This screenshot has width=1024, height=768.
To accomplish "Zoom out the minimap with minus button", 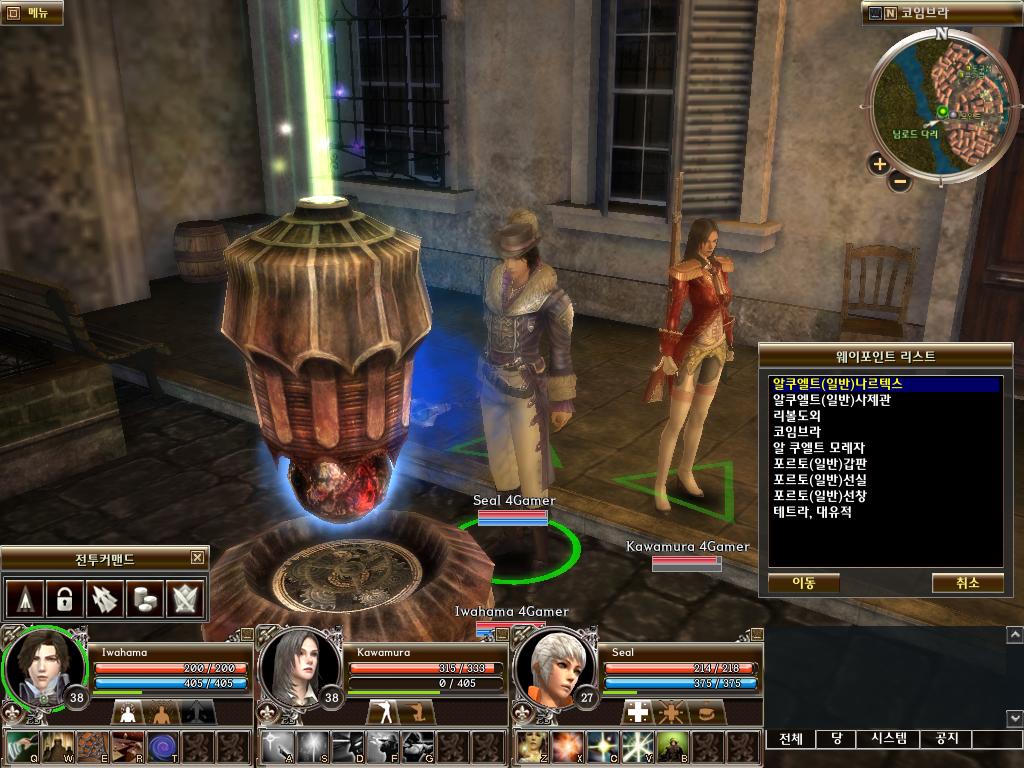I will point(900,181).
